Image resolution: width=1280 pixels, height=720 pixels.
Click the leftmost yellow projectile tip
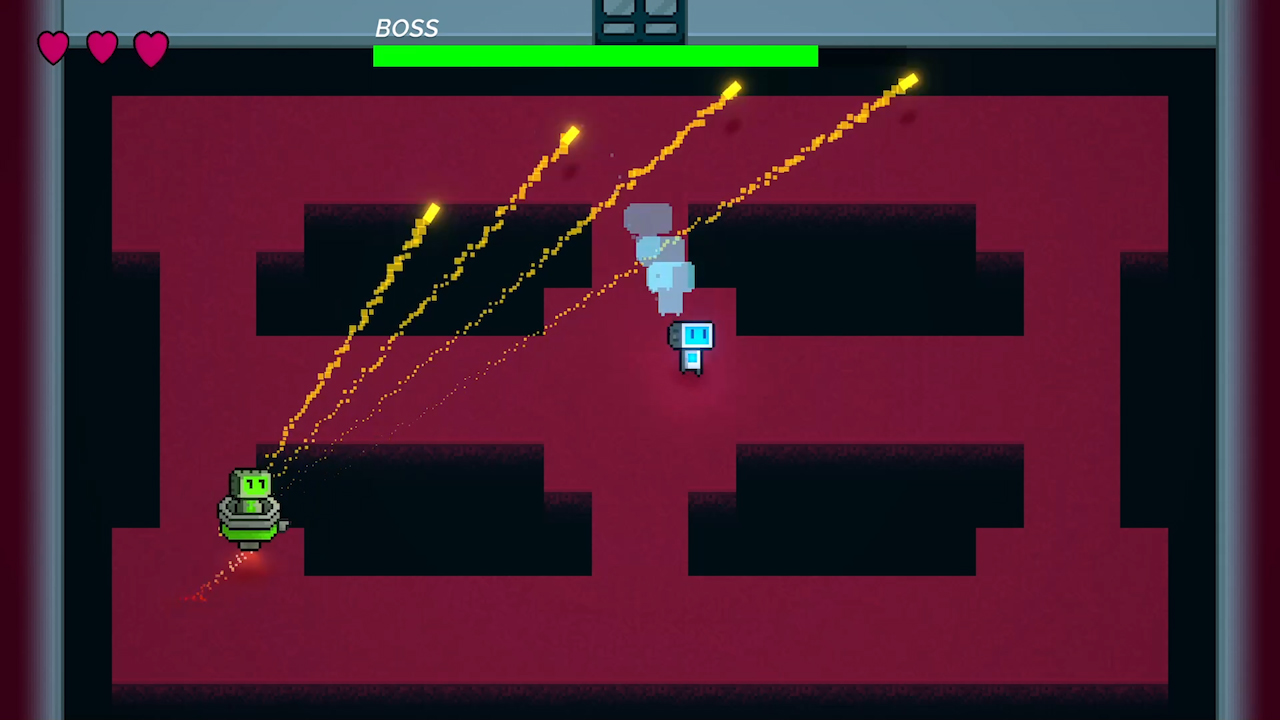click(x=430, y=210)
